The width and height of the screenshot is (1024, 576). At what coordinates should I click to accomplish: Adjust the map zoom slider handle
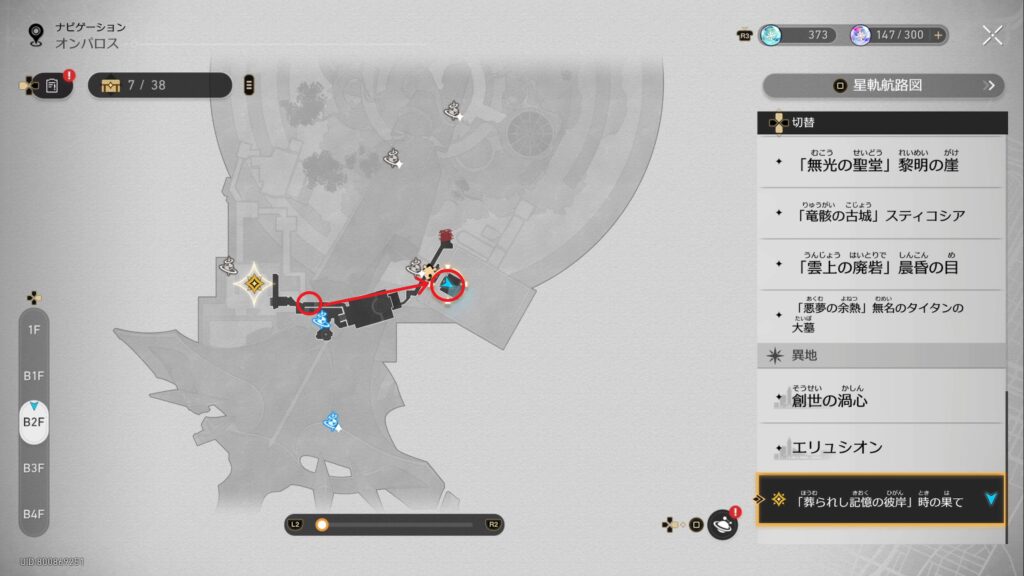click(322, 524)
